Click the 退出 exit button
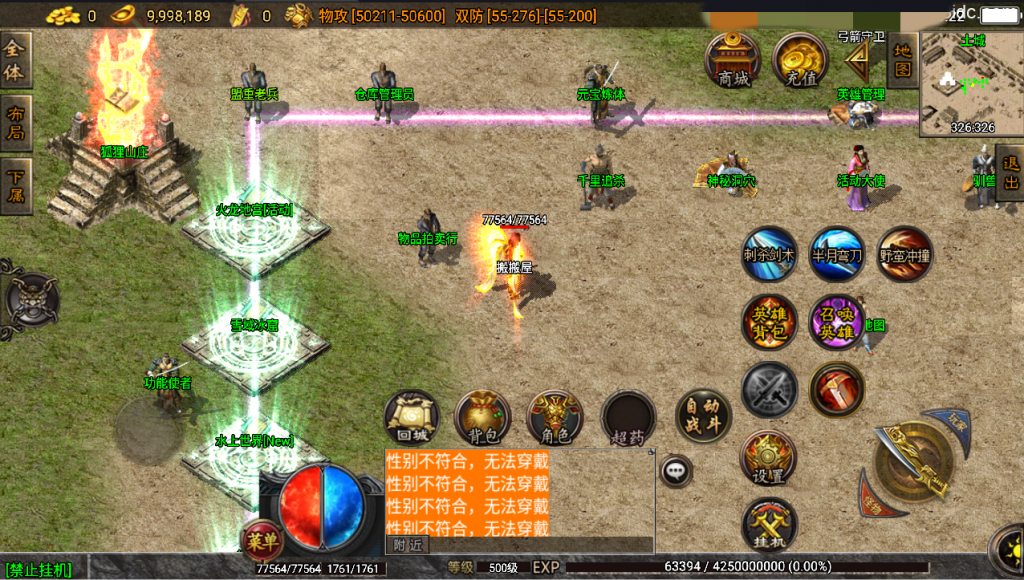The height and width of the screenshot is (580, 1024). click(1011, 173)
